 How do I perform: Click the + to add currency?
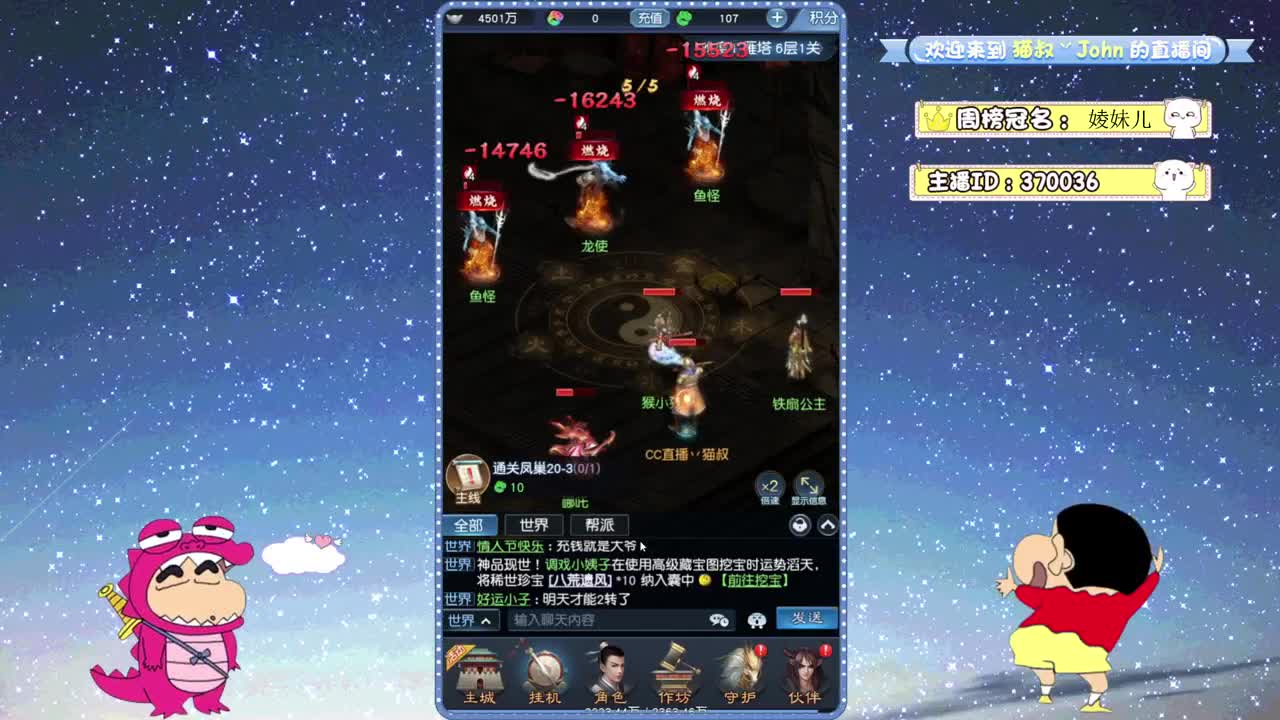[775, 17]
